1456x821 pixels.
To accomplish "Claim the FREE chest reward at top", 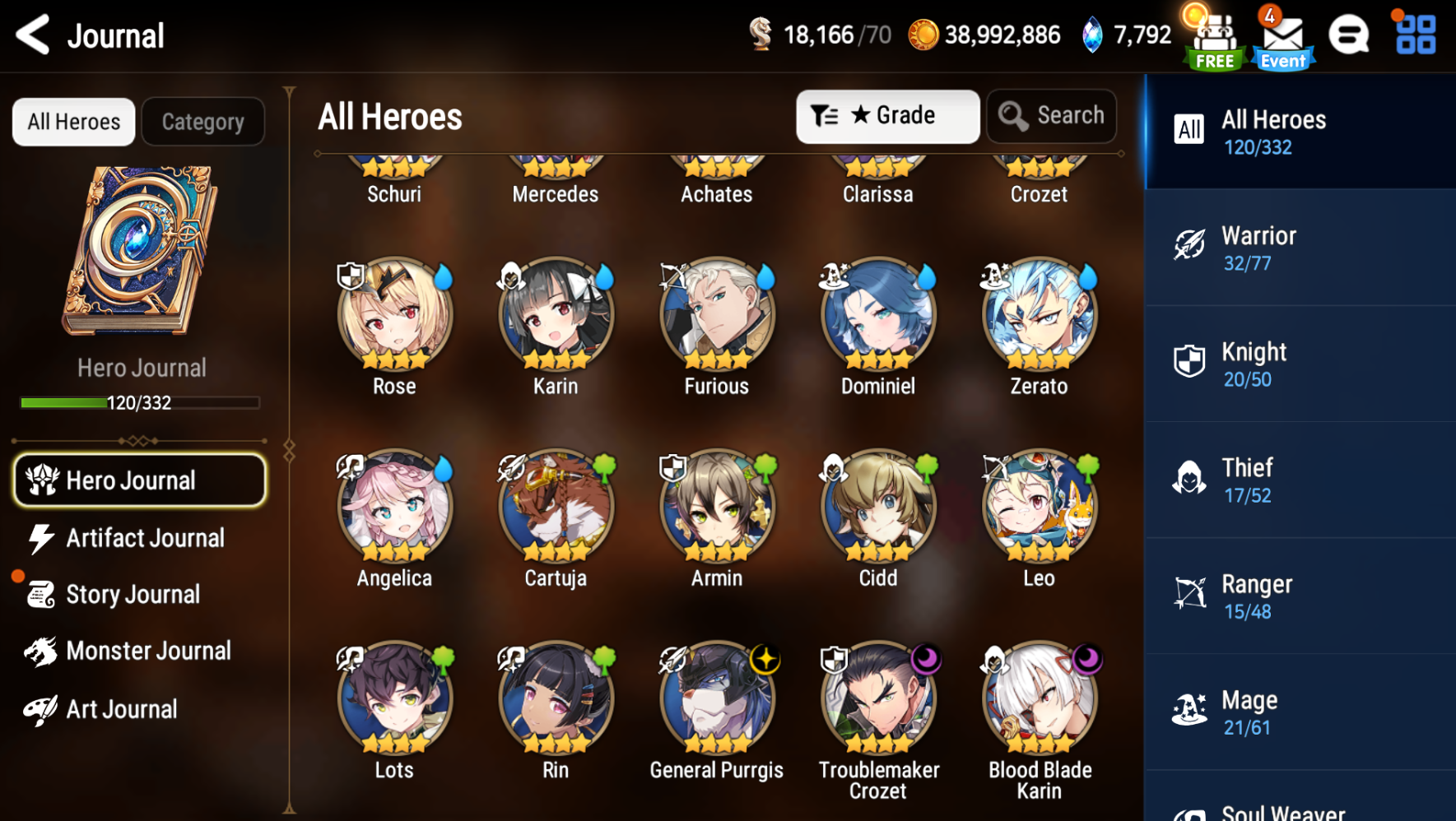I will (1213, 35).
